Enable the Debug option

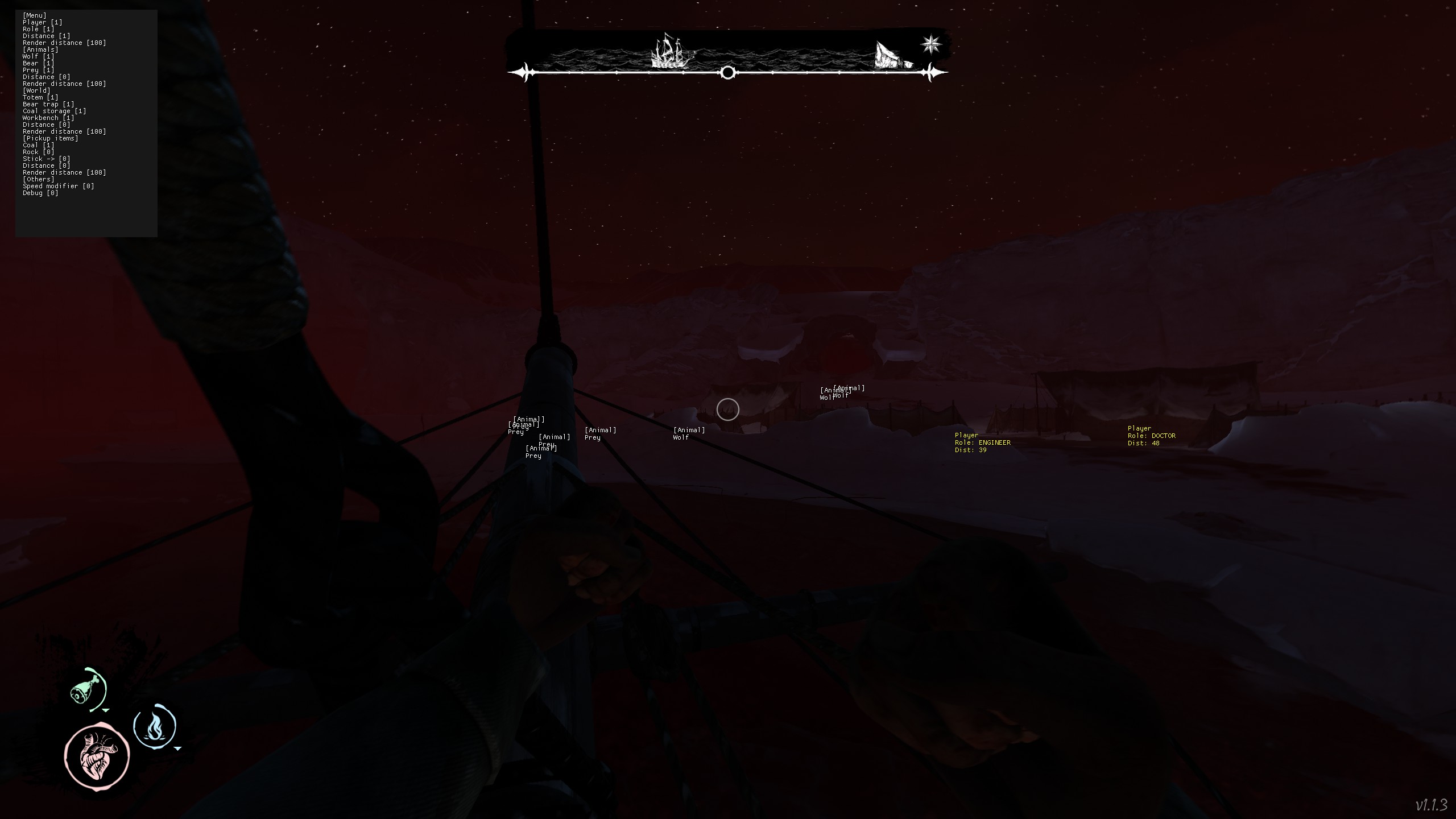(40, 193)
